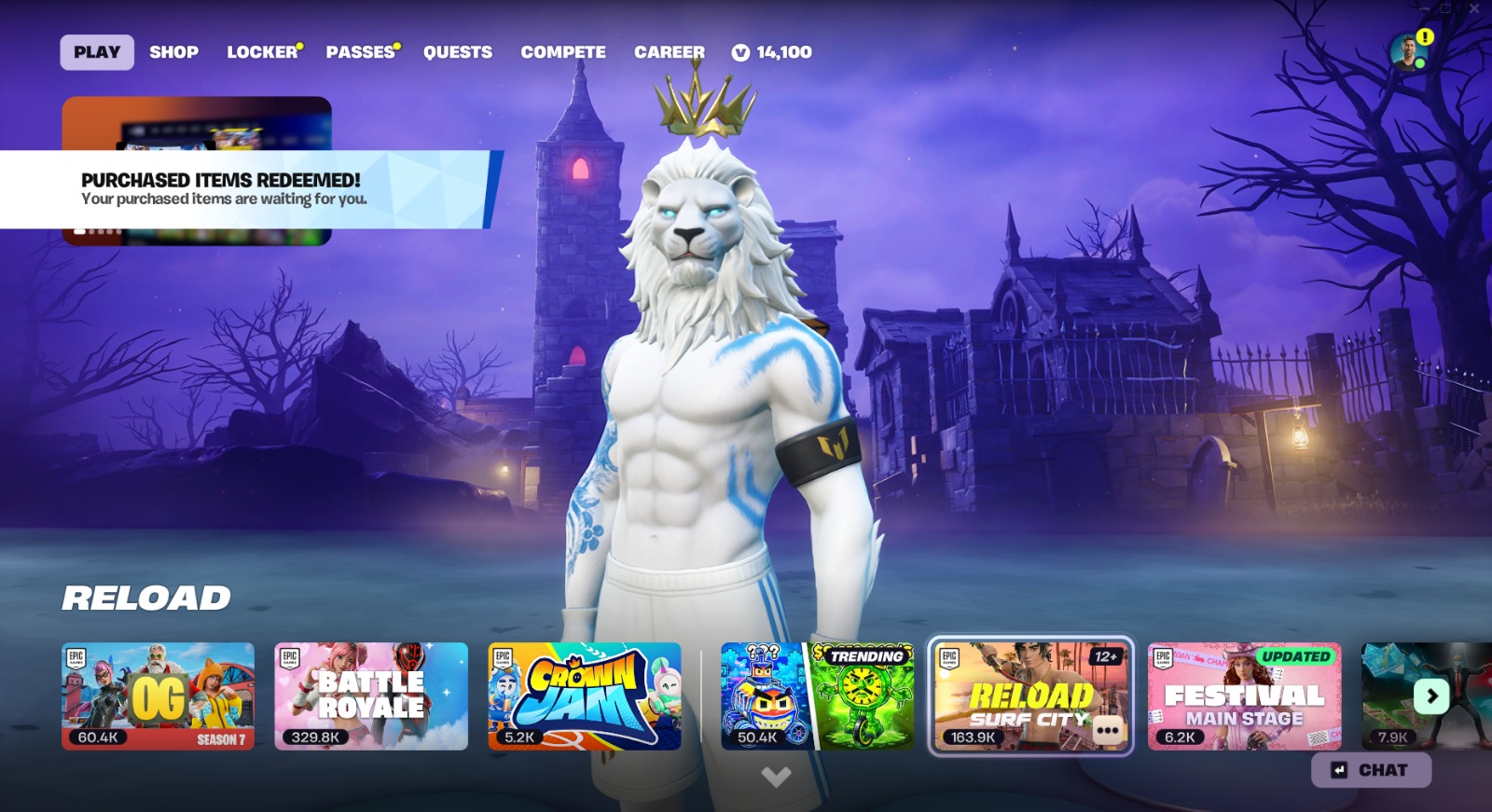1492x812 pixels.
Task: Select the OG Season 7 mode tile
Action: coord(158,695)
